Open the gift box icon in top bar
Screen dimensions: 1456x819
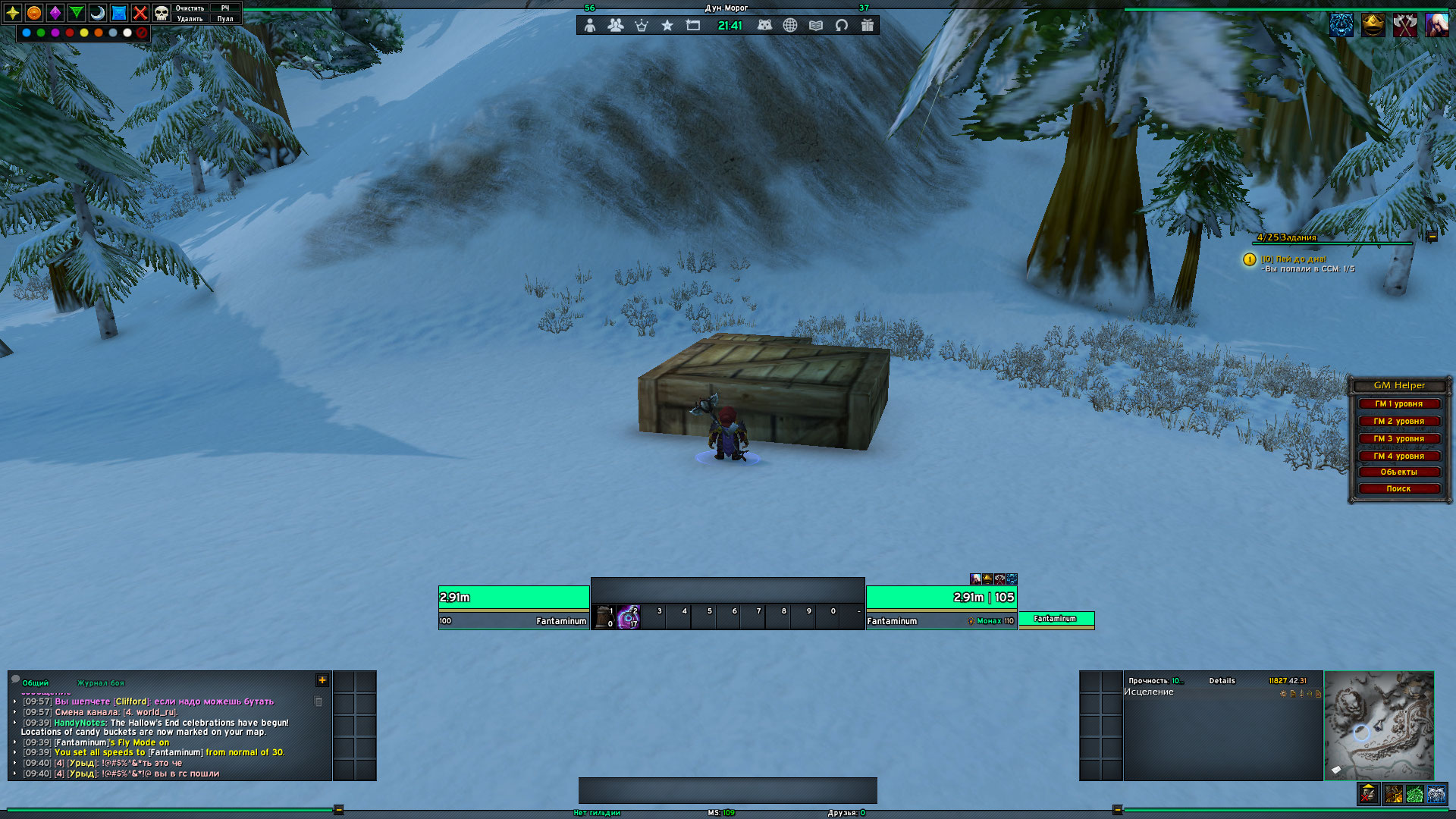[x=867, y=25]
